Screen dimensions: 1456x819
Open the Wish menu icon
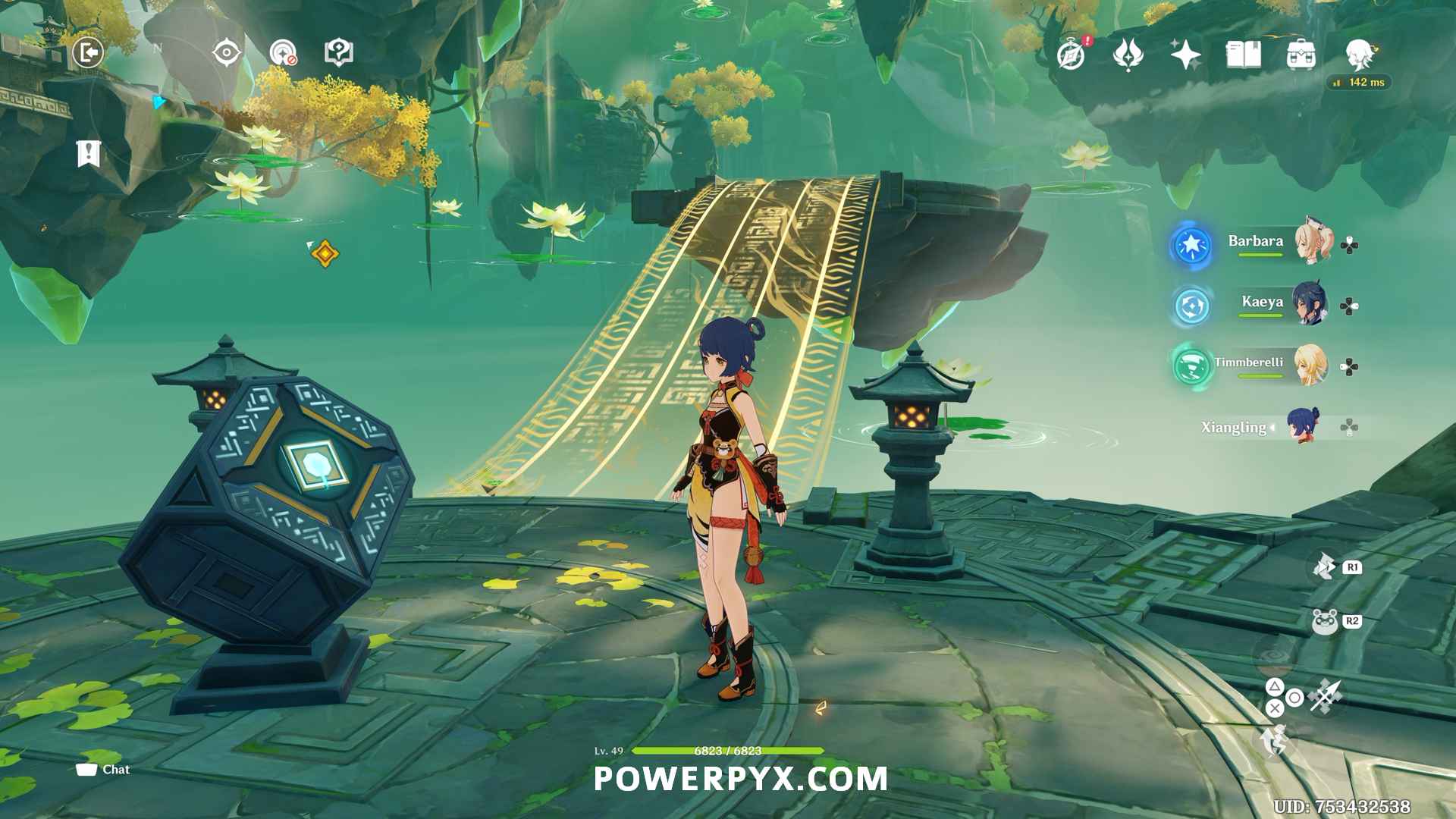tap(1128, 55)
